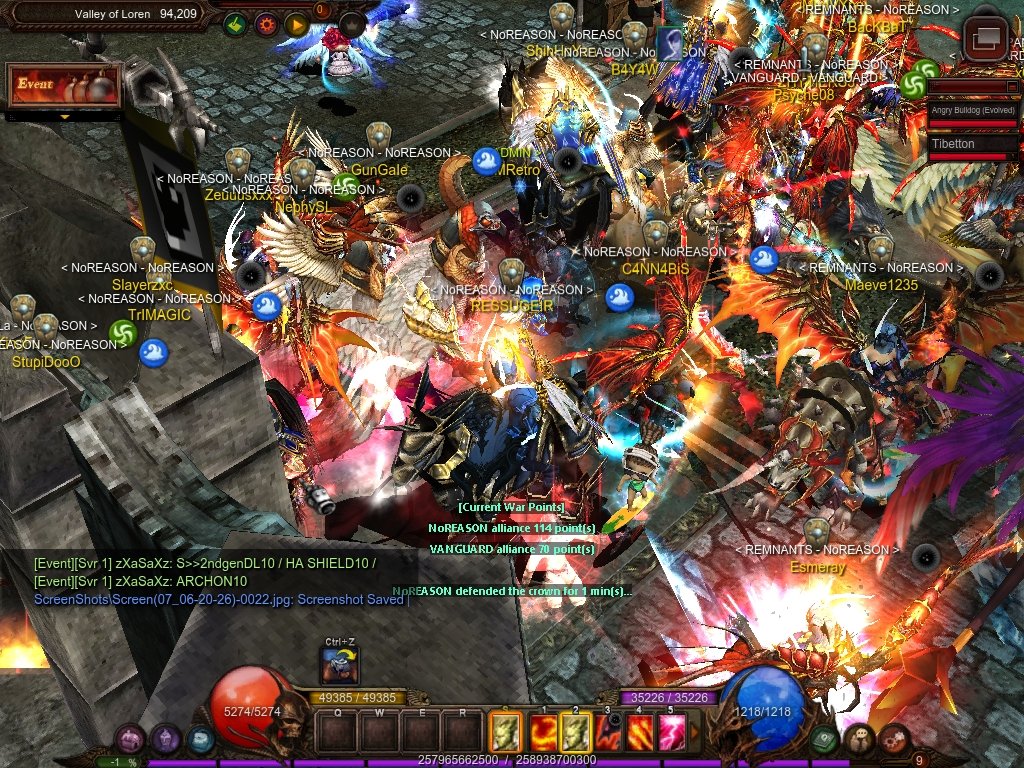Use the pink burst skill in slot 5
This screenshot has width=1024, height=768.
coord(672,732)
